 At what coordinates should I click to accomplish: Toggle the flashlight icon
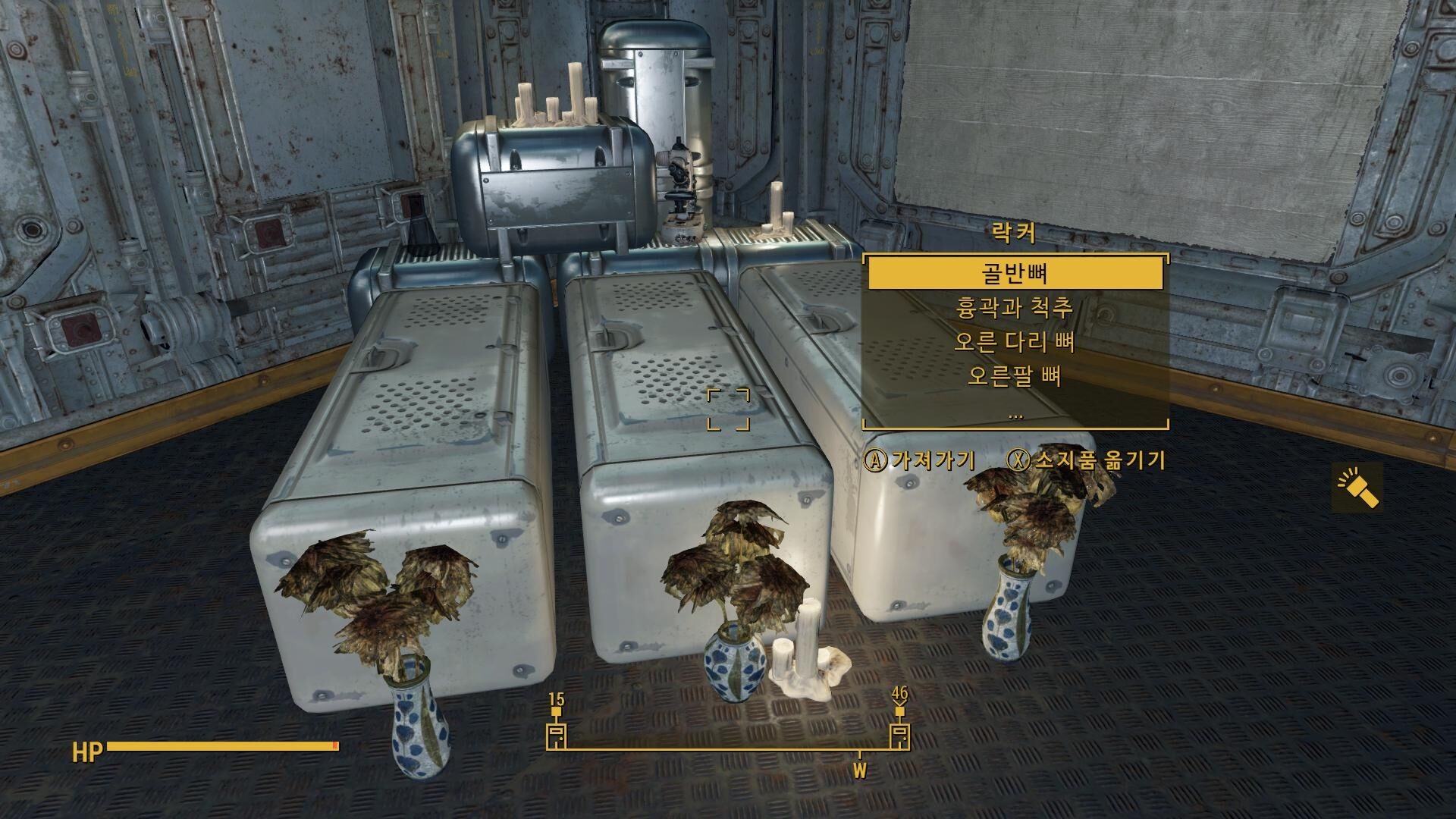(1357, 488)
